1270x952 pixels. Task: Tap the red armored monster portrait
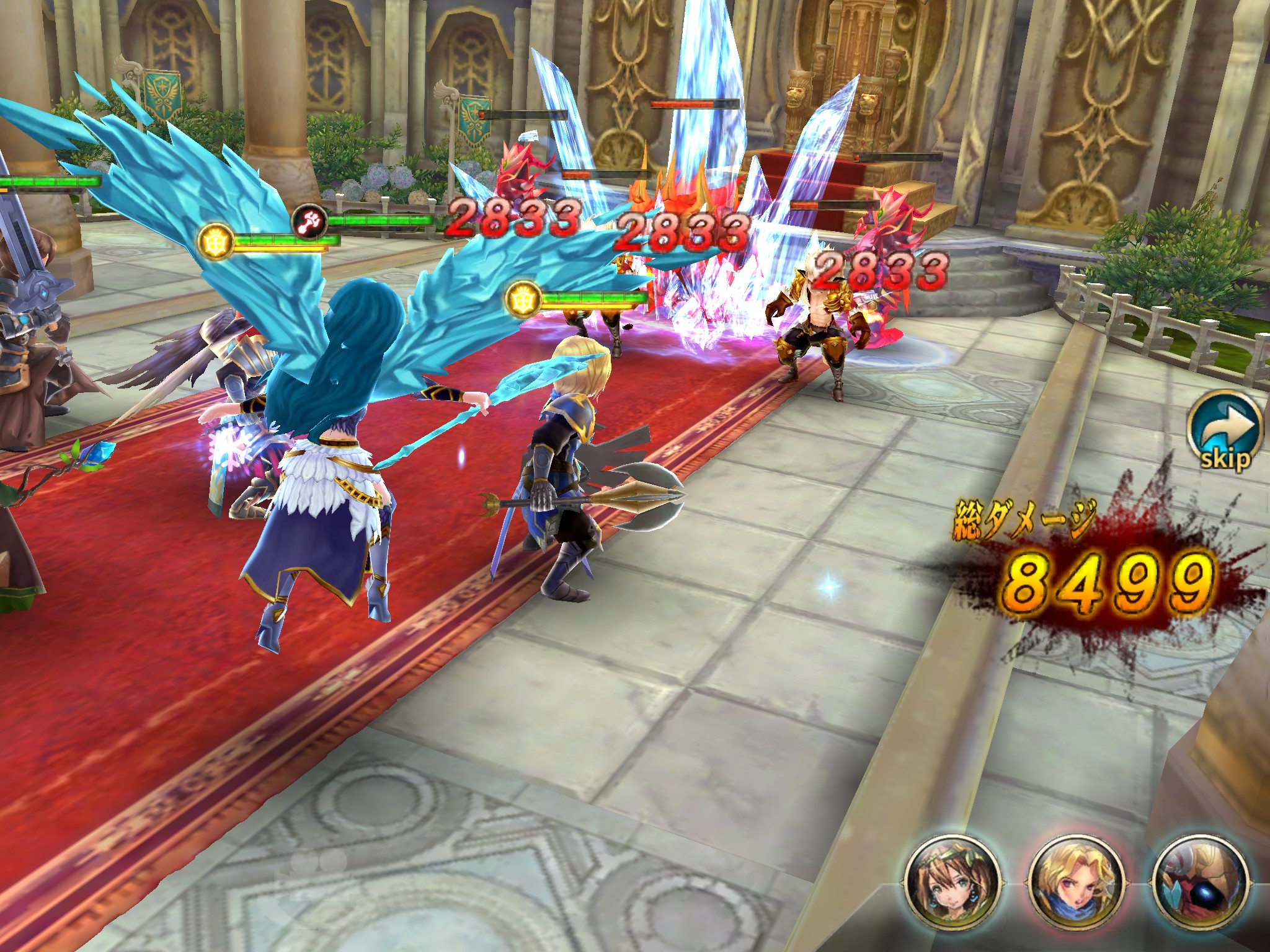[x=1199, y=884]
